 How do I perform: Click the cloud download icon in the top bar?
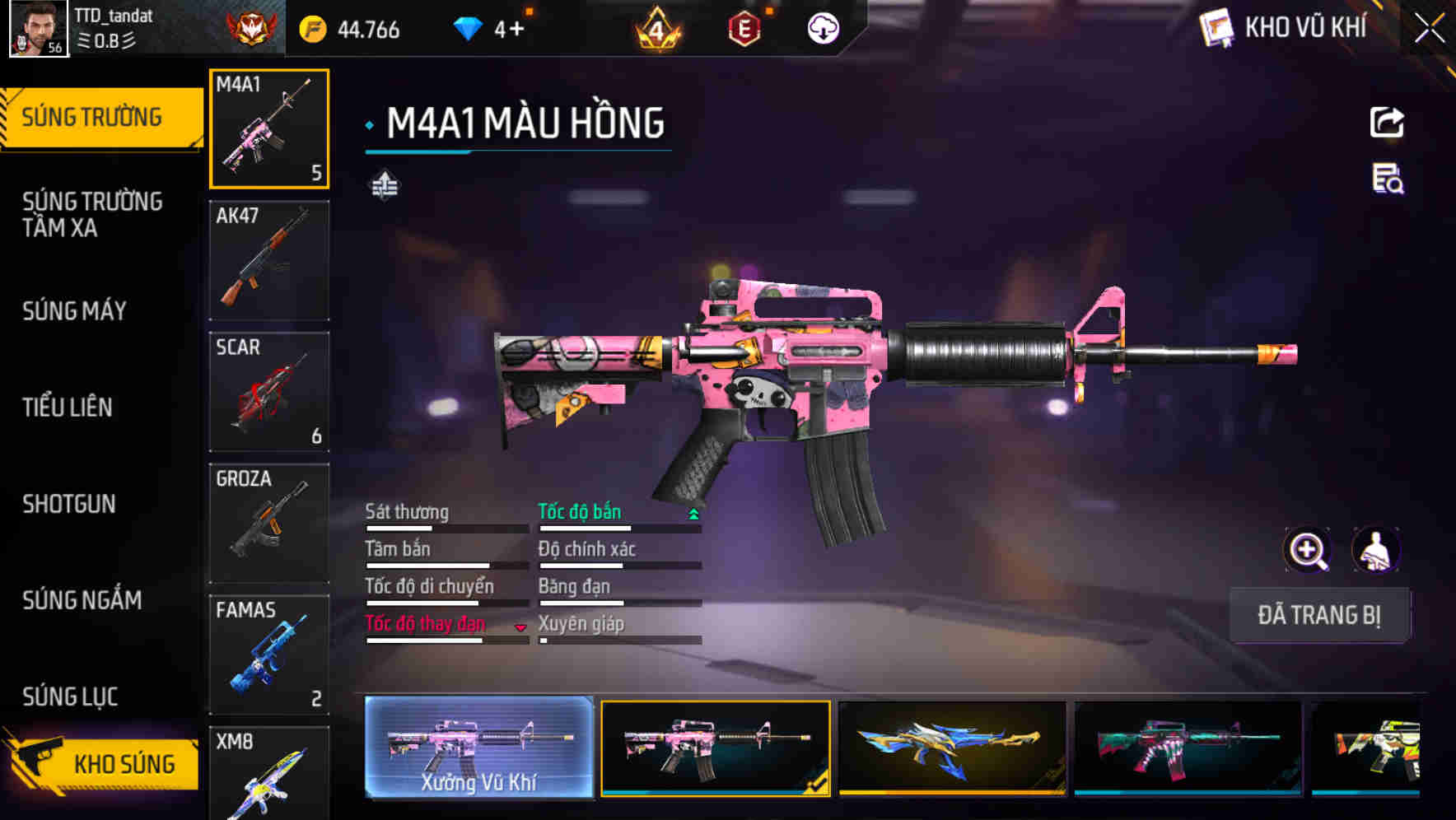point(822,28)
